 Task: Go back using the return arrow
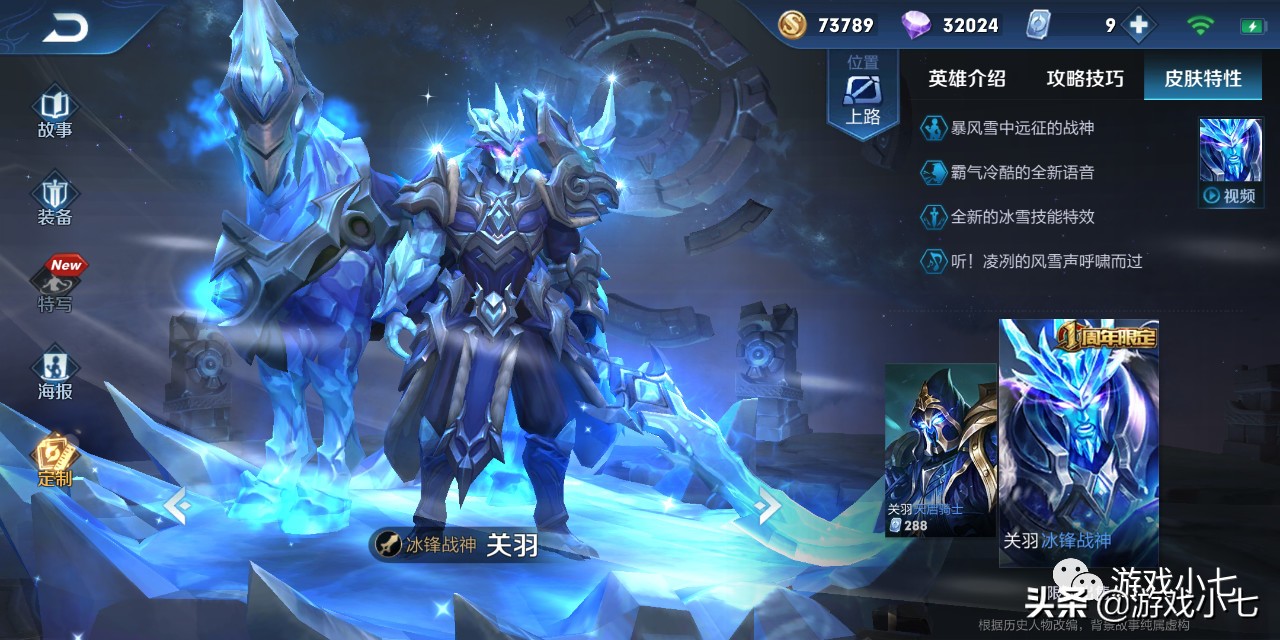66,29
